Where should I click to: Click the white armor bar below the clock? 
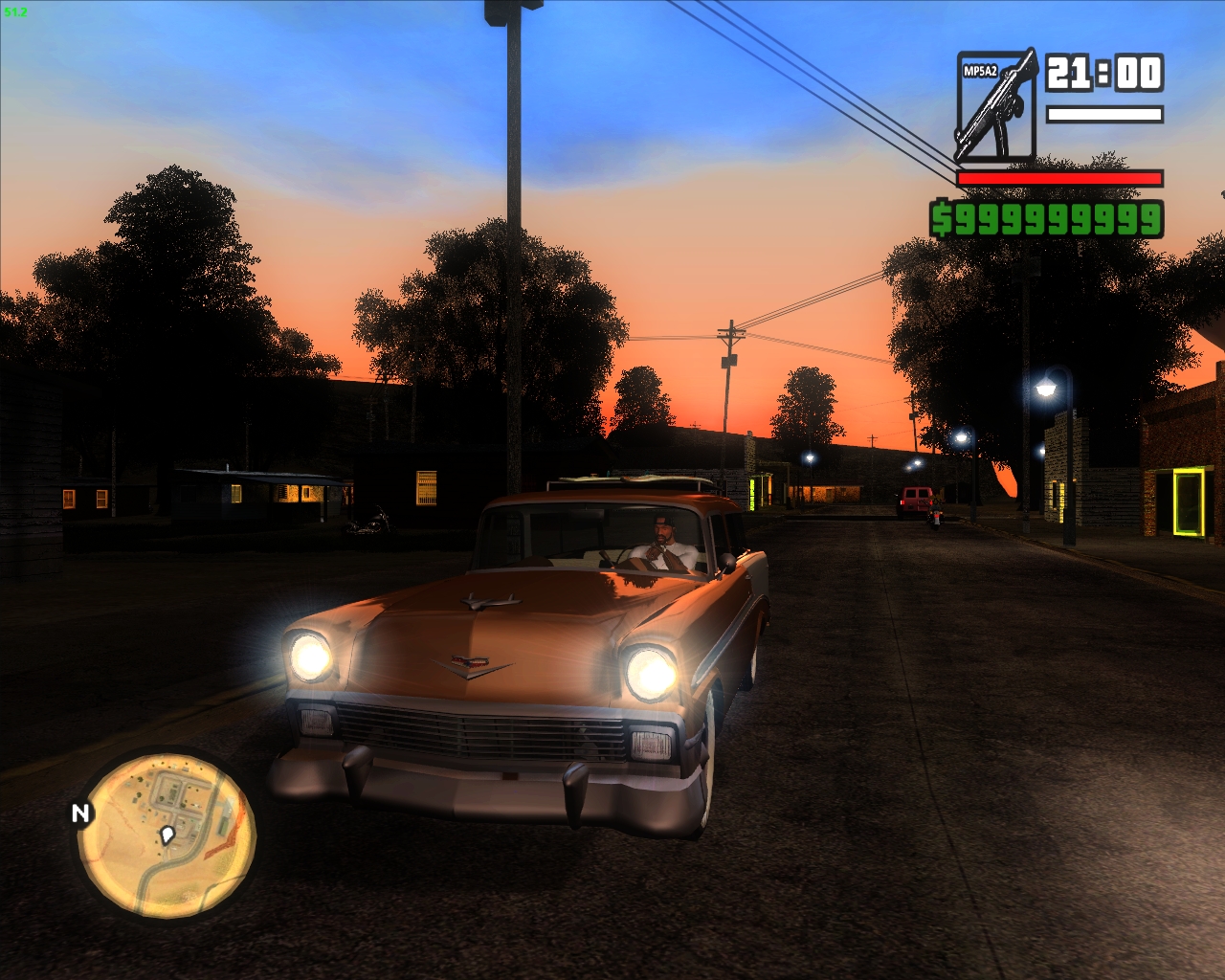[x=1105, y=112]
